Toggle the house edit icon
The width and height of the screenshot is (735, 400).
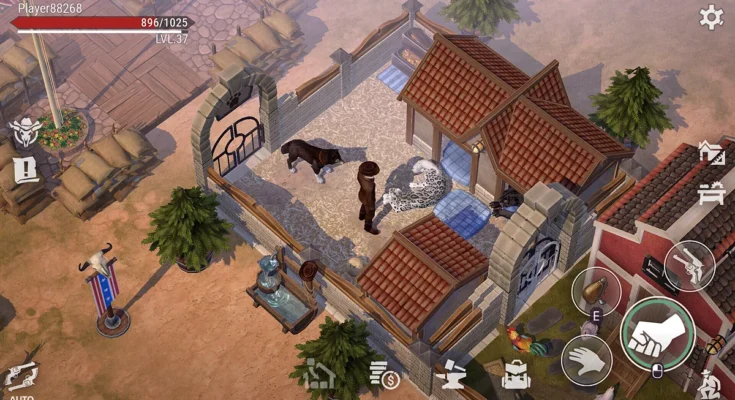(711, 154)
